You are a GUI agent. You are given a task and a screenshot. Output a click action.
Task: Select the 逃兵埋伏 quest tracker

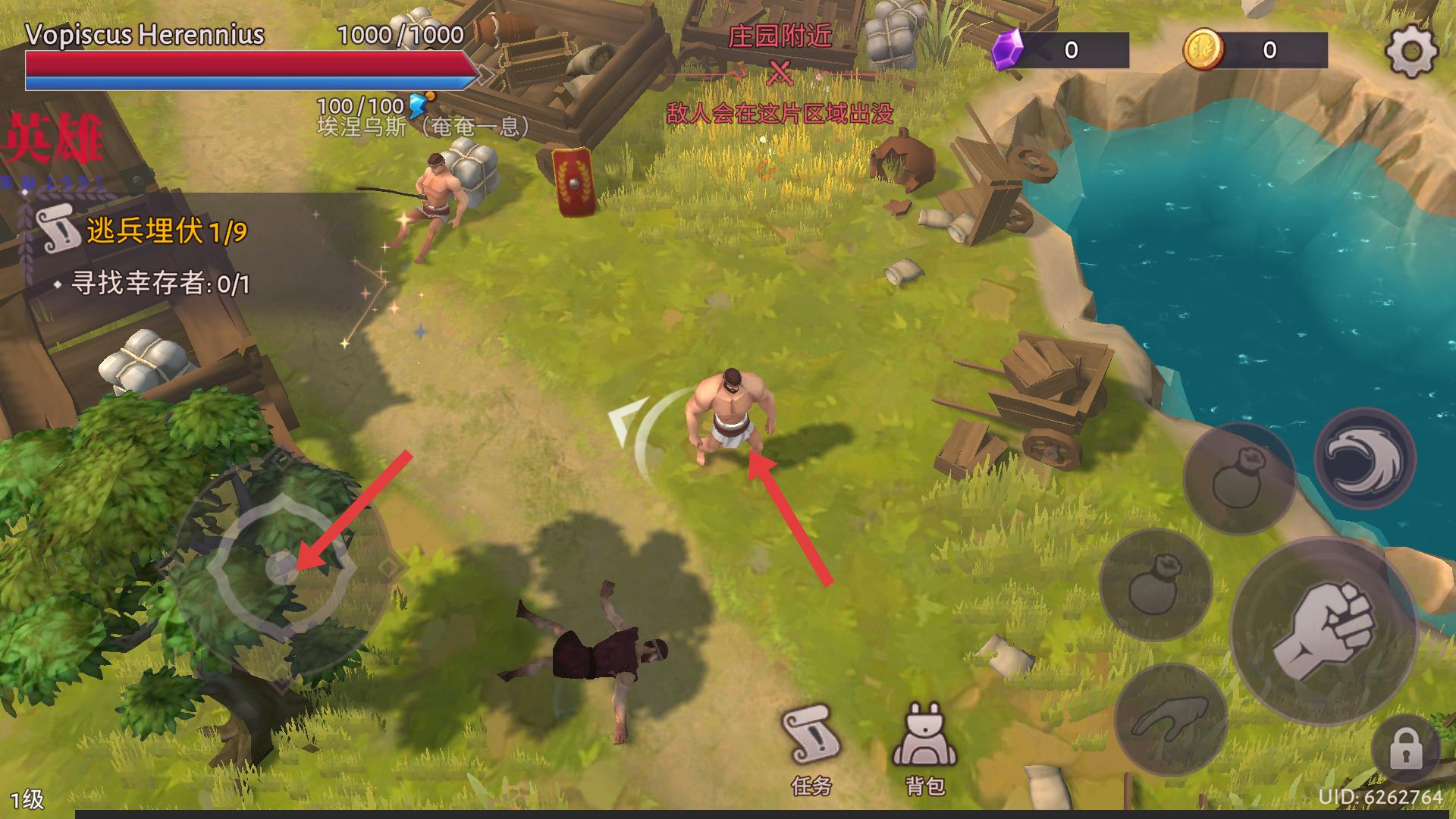coord(144,231)
